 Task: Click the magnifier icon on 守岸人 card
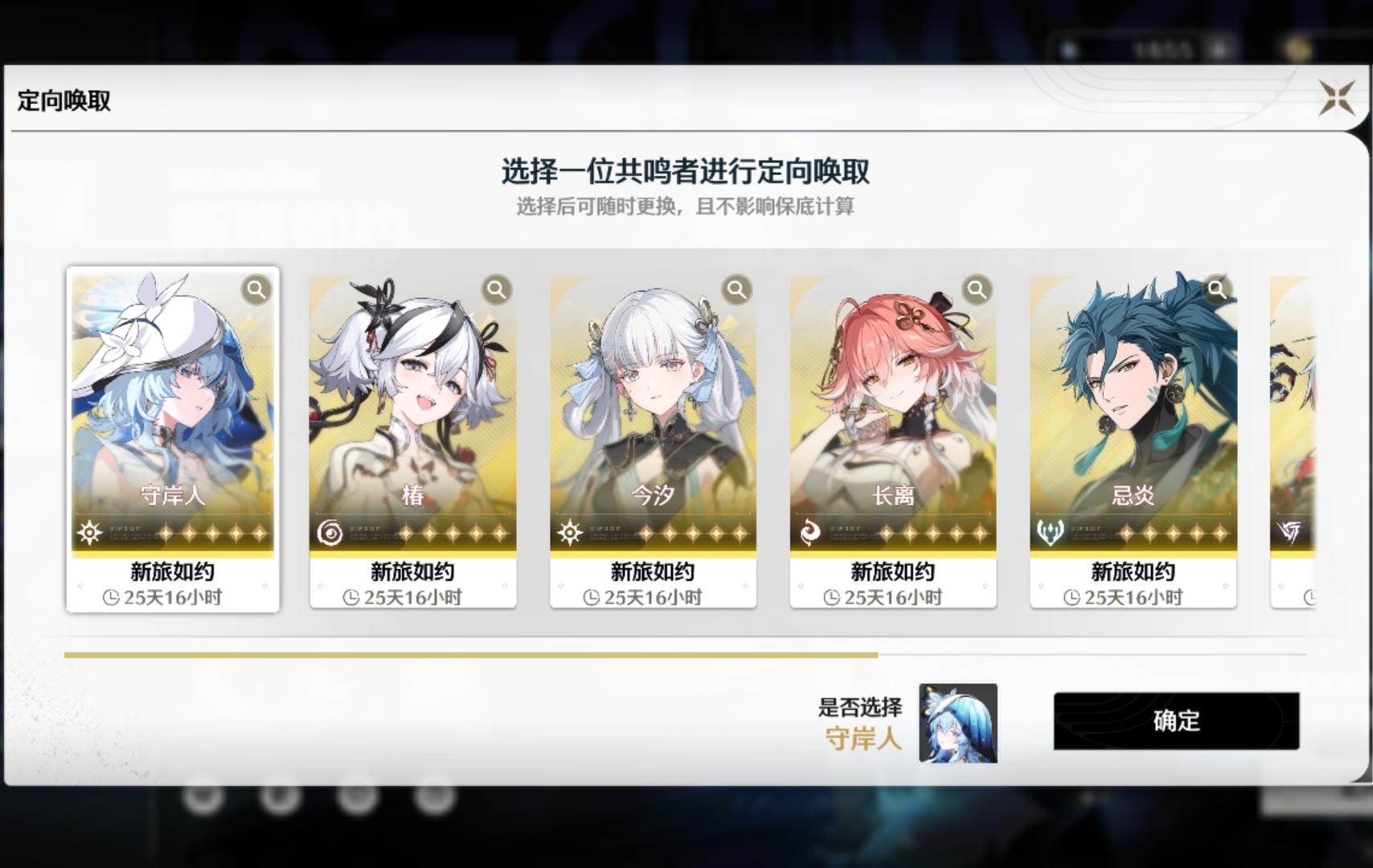[256, 291]
